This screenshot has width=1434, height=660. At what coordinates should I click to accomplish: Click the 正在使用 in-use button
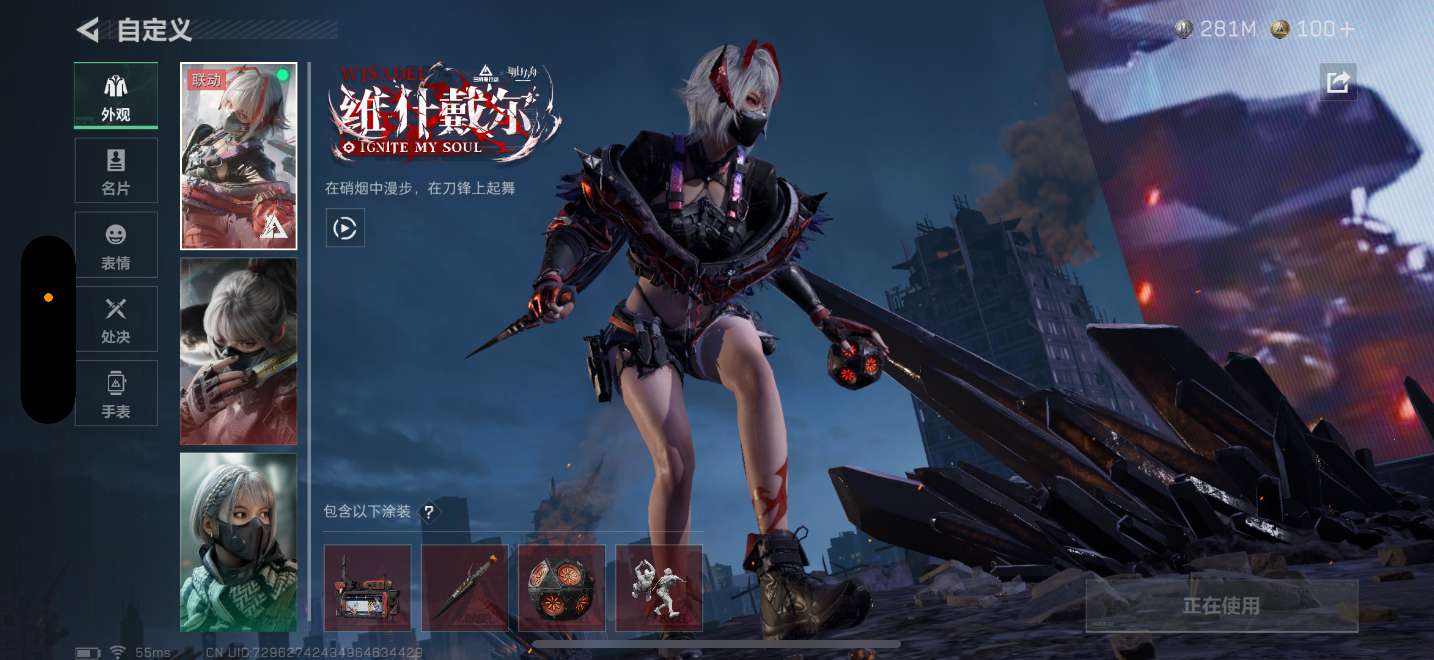1221,606
